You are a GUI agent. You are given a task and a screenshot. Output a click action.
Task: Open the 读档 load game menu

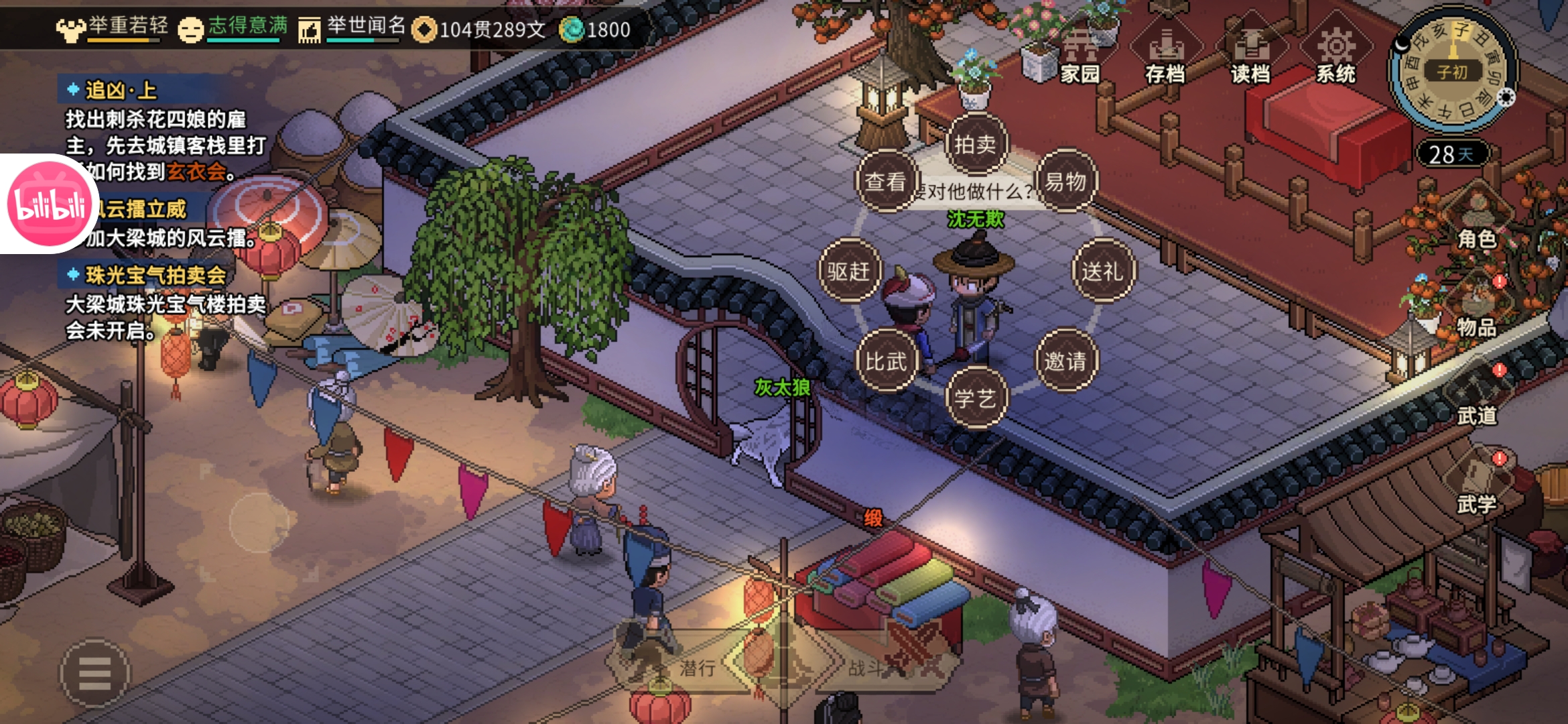coord(1250,56)
